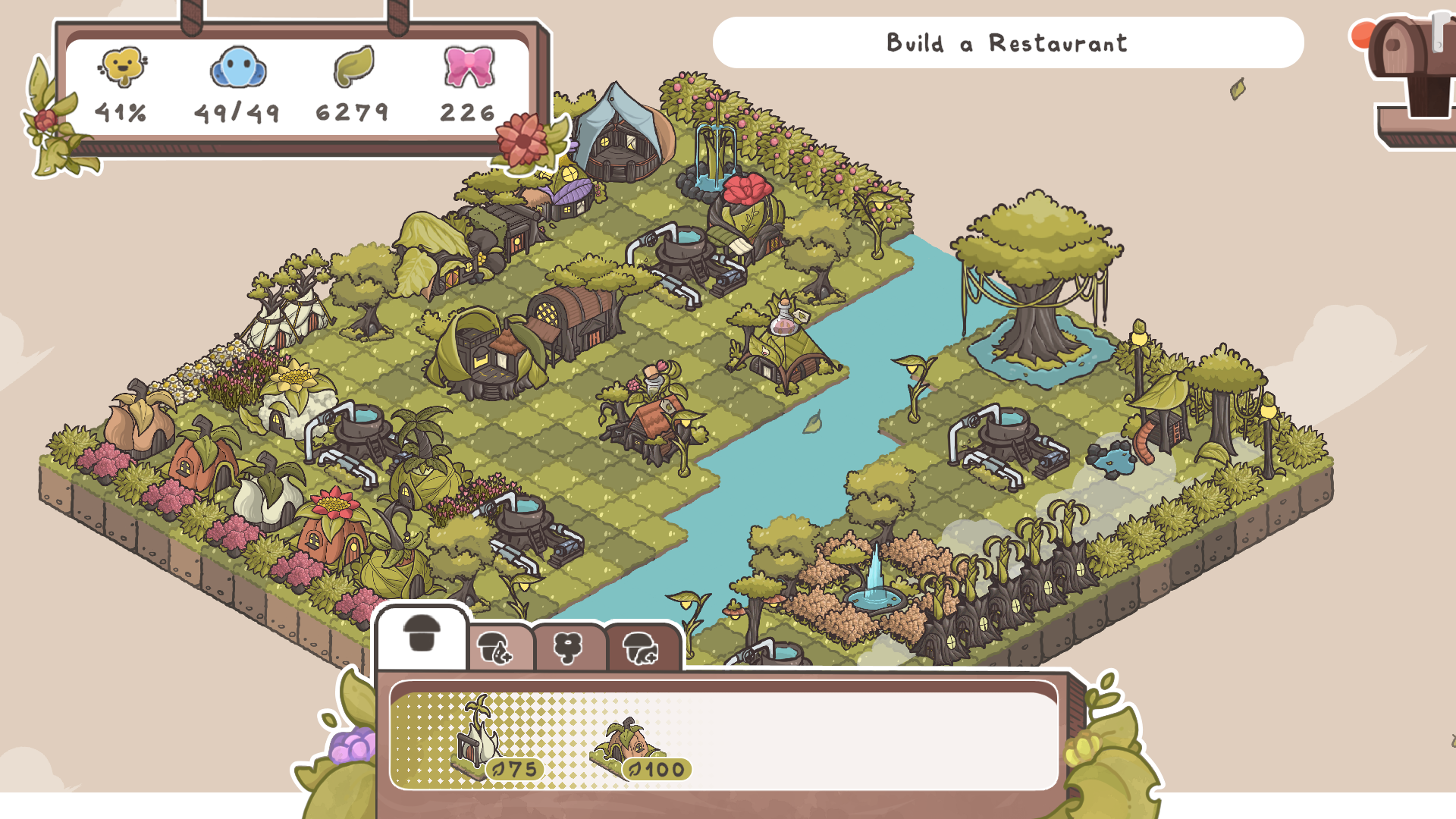Open the mushroom-with-leaf-plus build tab
This screenshot has width=1456, height=819.
tap(495, 648)
